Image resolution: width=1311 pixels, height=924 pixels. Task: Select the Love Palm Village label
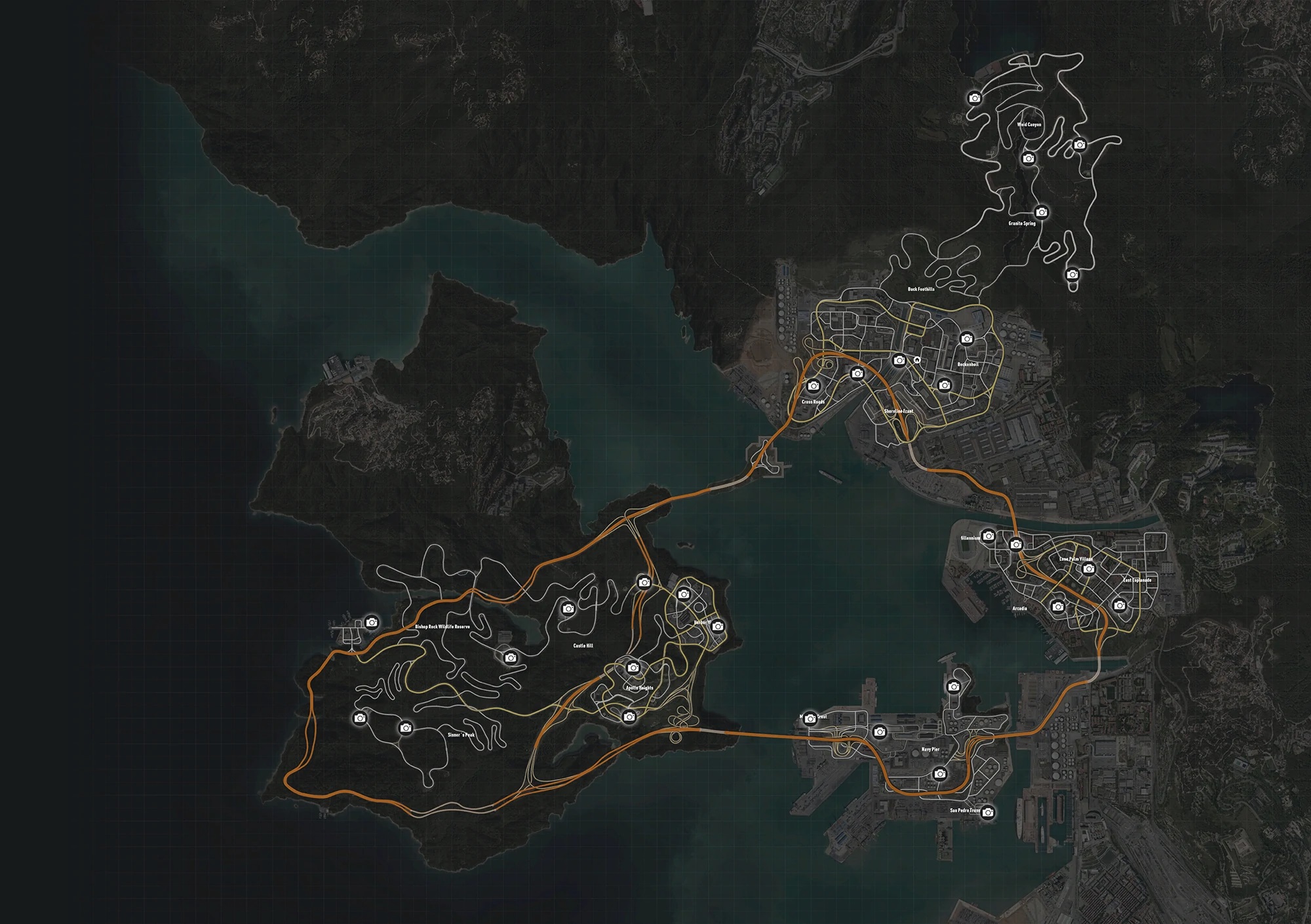click(1076, 559)
